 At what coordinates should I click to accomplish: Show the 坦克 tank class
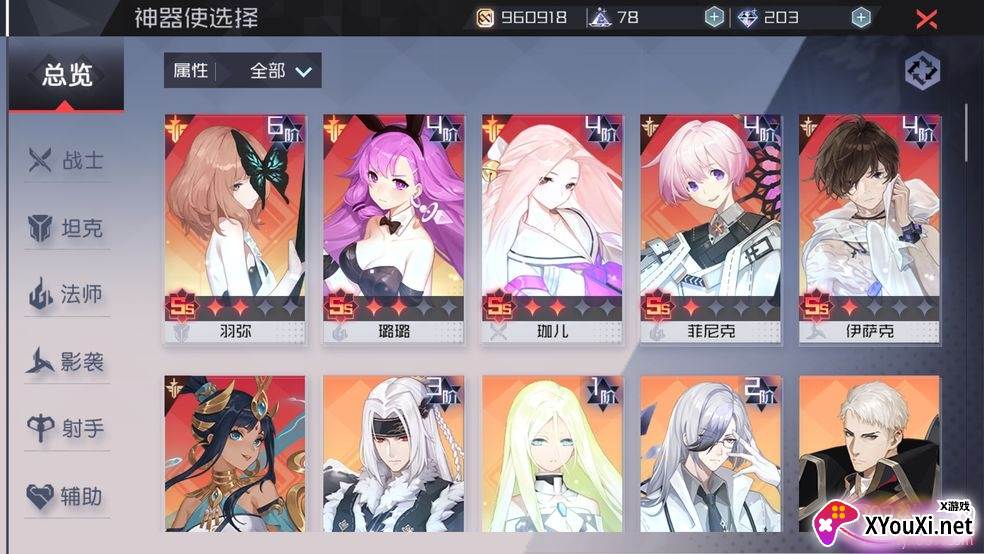(67, 229)
